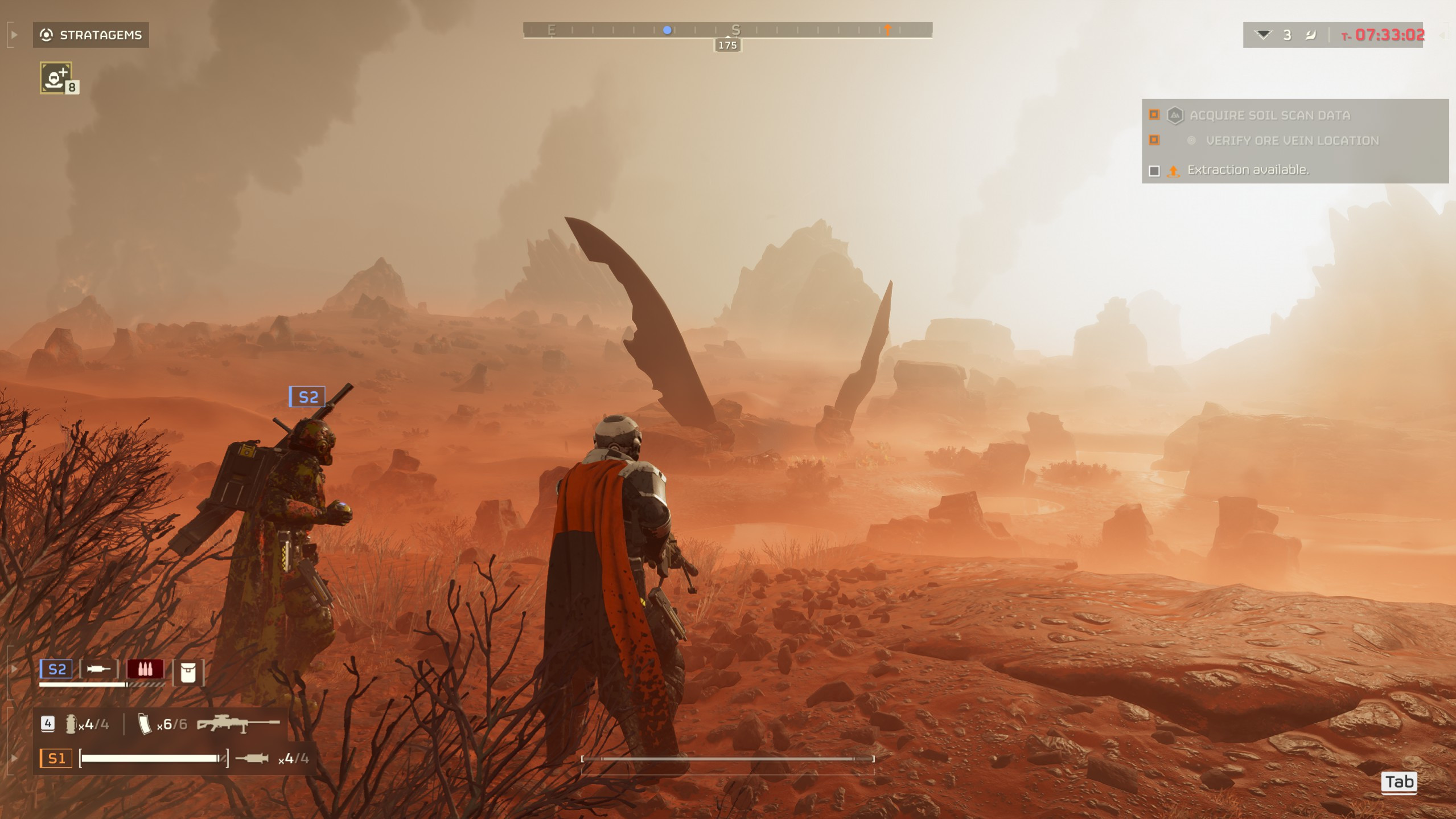Image resolution: width=1456 pixels, height=819 pixels.
Task: Select the grenade icon in the loadout panel
Action: (x=71, y=724)
